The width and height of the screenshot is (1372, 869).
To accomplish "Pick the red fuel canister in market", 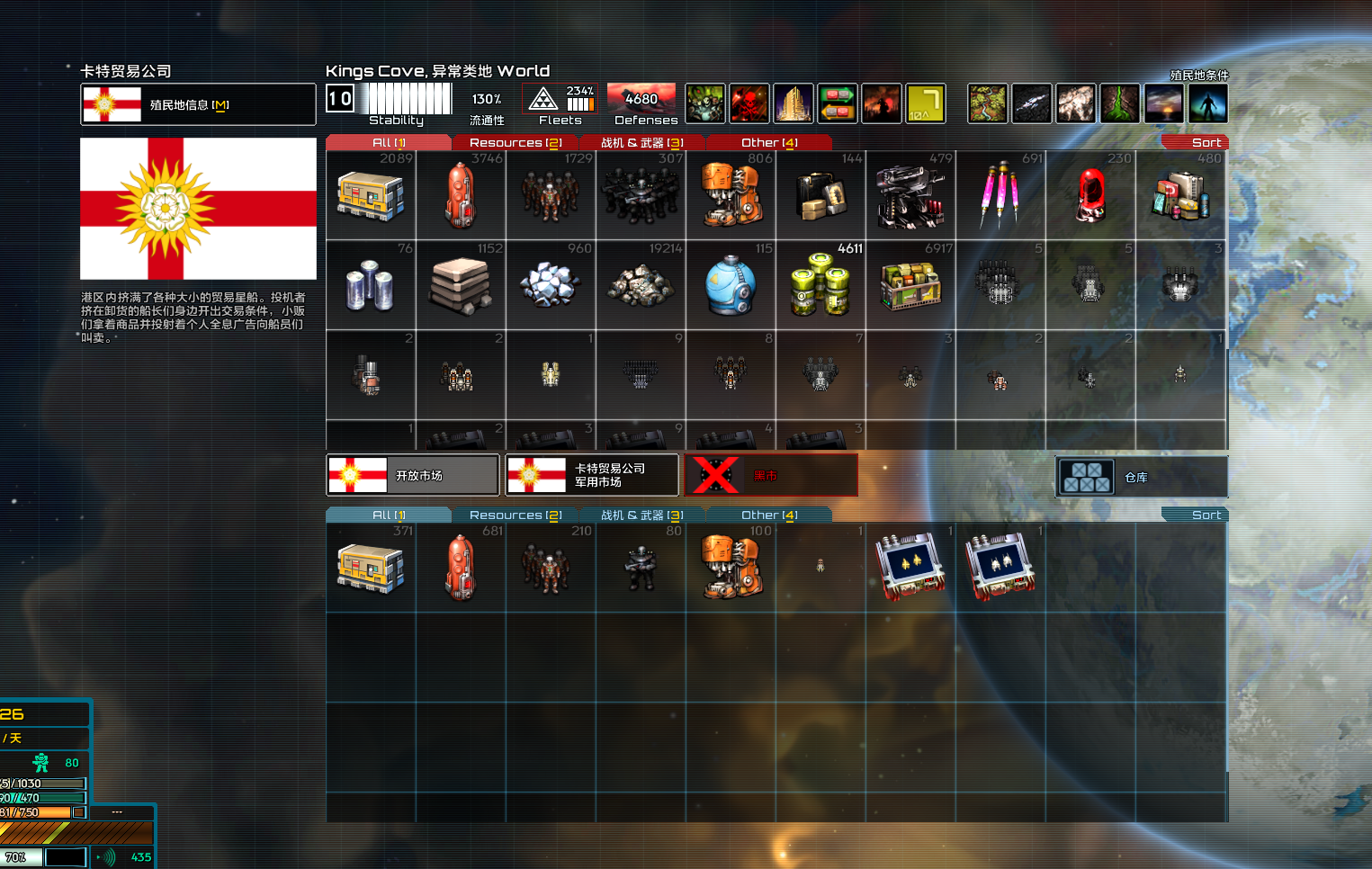I will tap(460, 195).
